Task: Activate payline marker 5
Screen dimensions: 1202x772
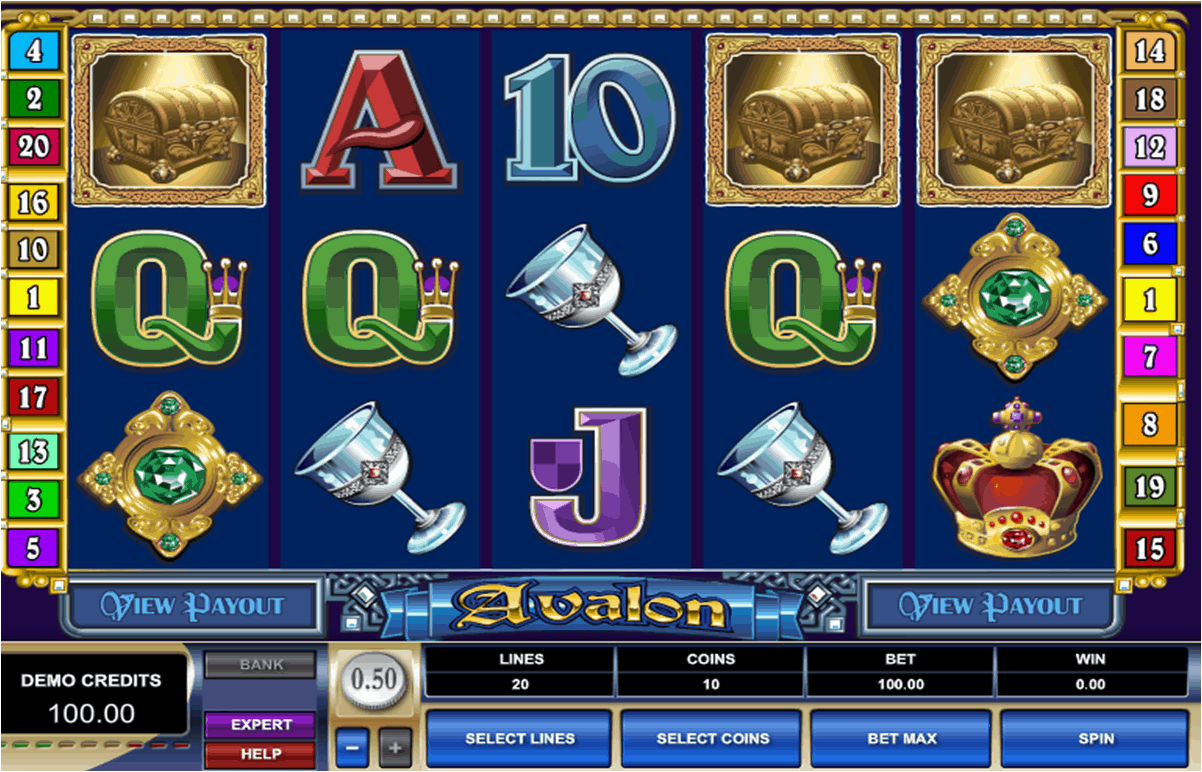Action: [33, 548]
